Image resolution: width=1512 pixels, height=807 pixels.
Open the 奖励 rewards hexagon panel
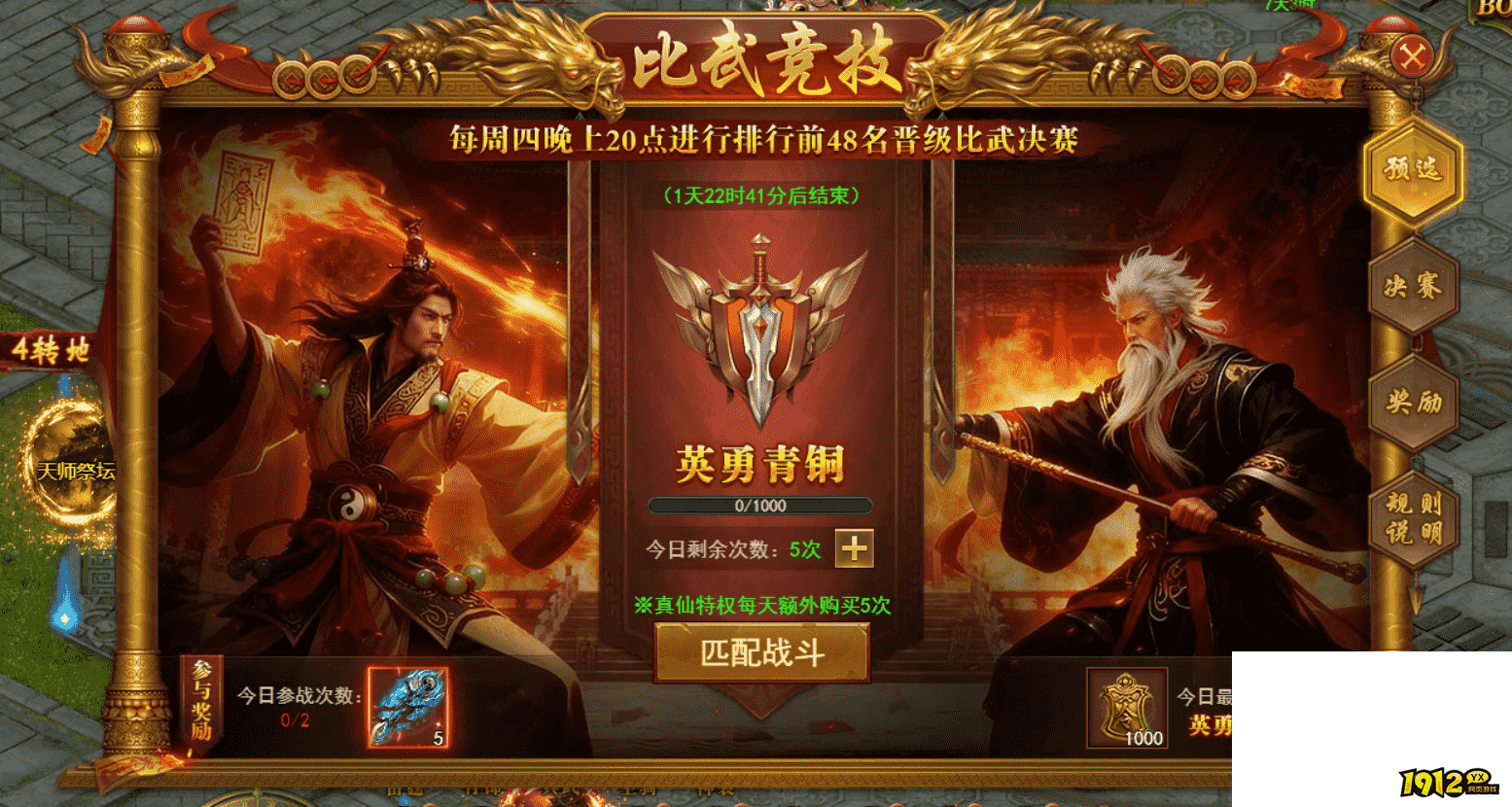tap(1412, 401)
